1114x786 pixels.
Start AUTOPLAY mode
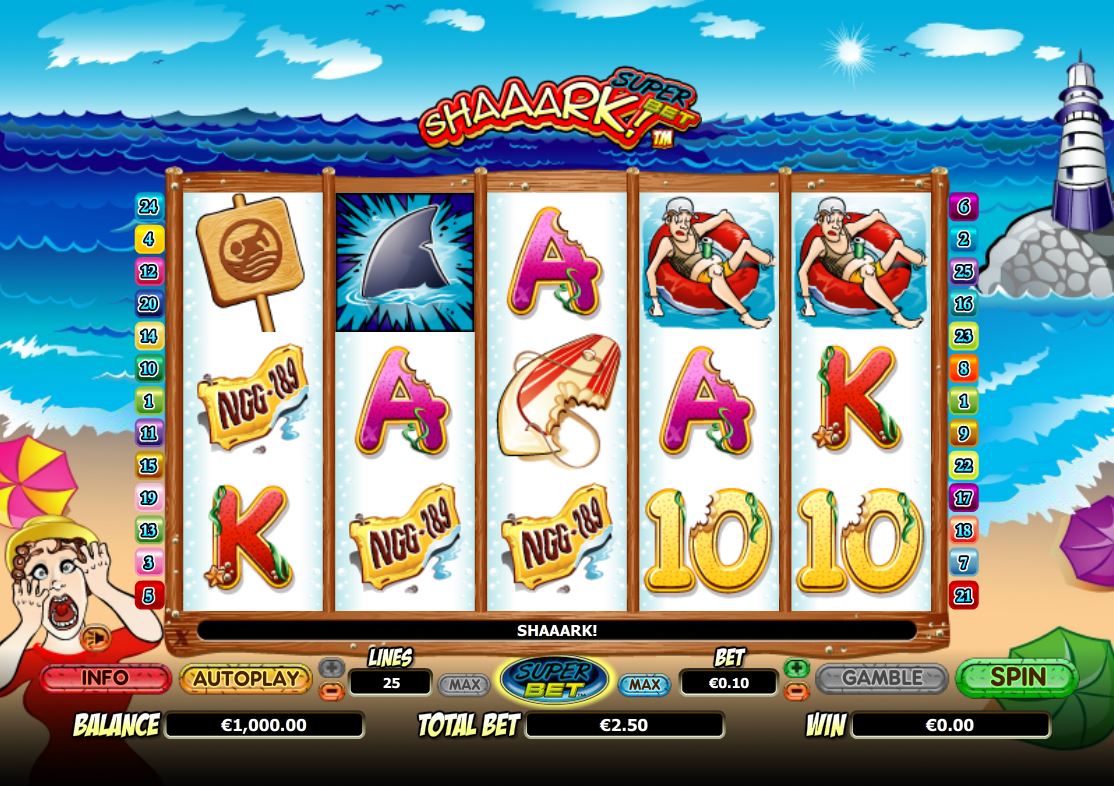point(245,678)
